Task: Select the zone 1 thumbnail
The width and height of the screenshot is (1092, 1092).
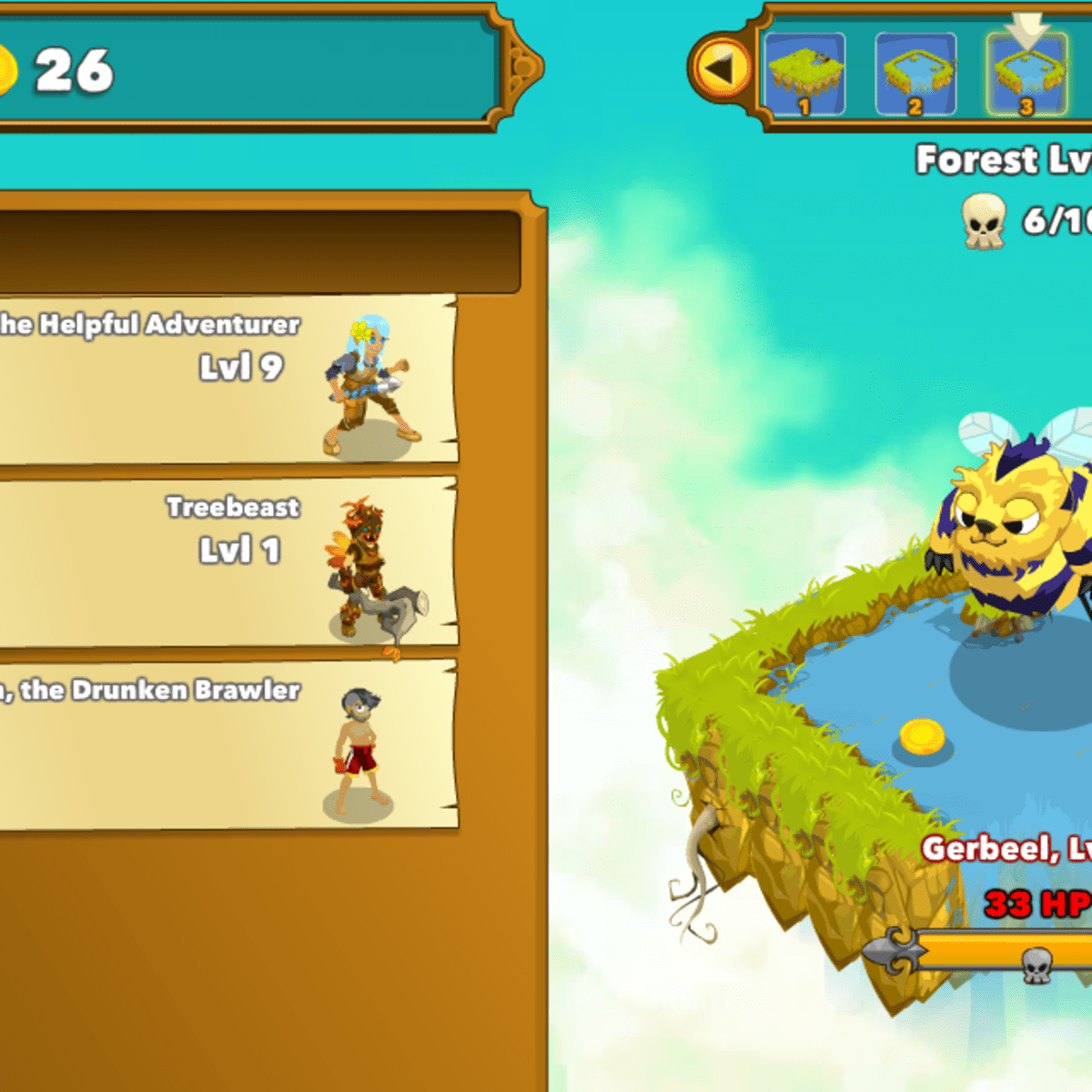Action: click(x=804, y=75)
